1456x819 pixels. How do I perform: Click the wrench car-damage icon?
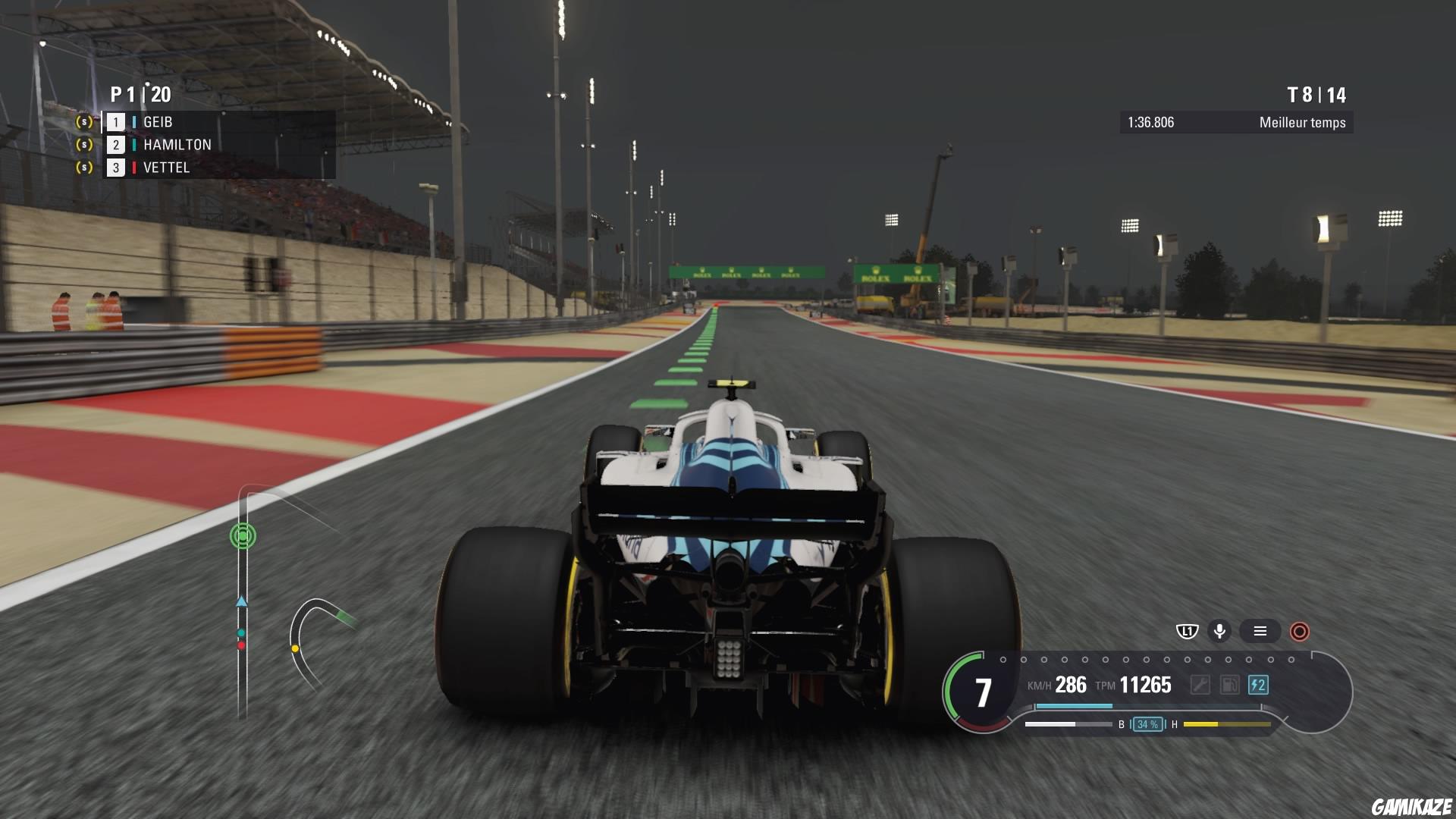point(1201,685)
